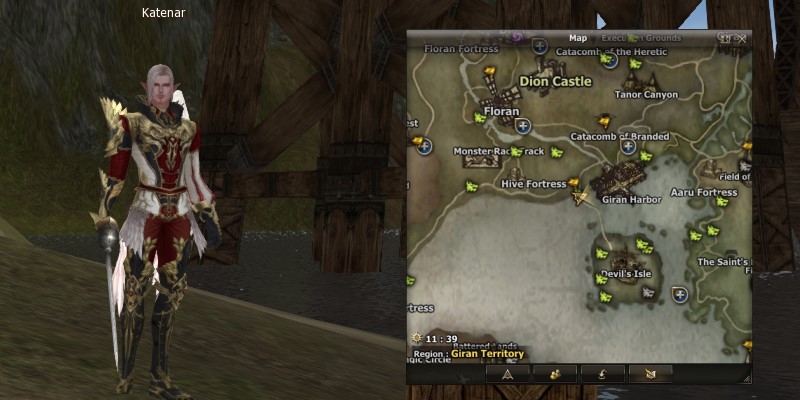The height and width of the screenshot is (400, 800).
Task: Select Floran Fortress on the map
Action: [x=461, y=48]
